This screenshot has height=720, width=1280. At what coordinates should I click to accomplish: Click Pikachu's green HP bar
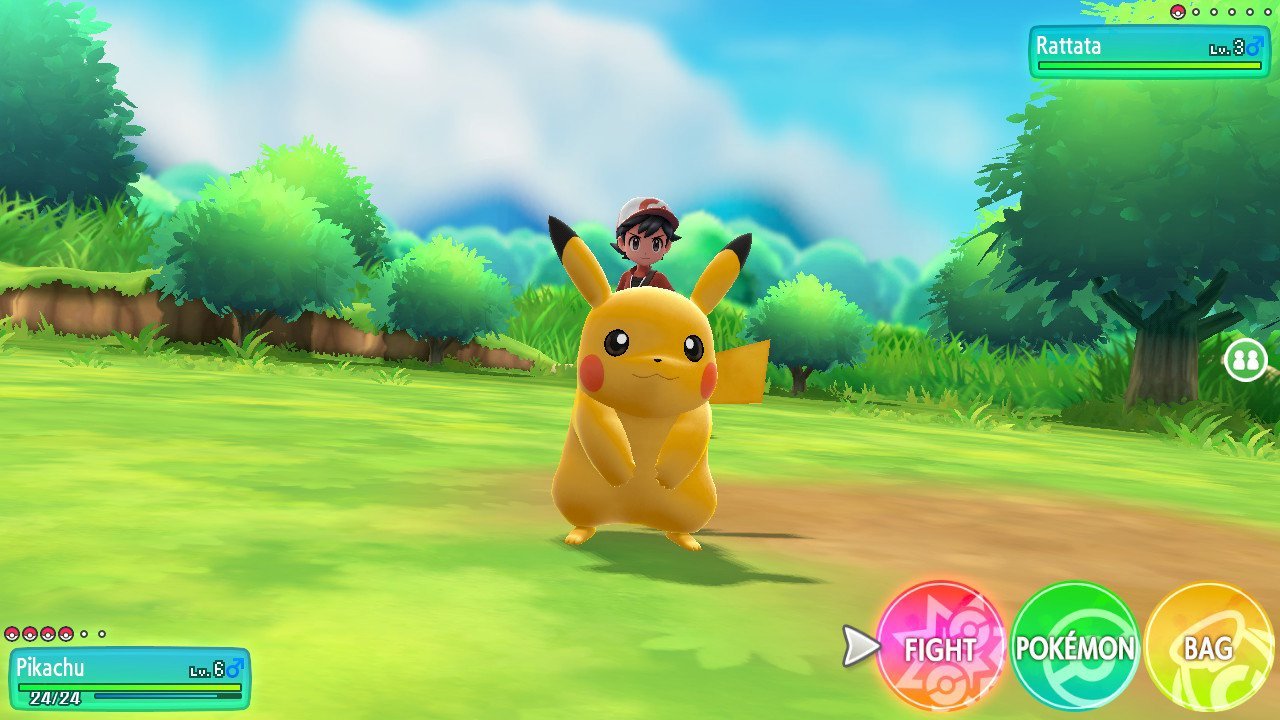(x=130, y=687)
